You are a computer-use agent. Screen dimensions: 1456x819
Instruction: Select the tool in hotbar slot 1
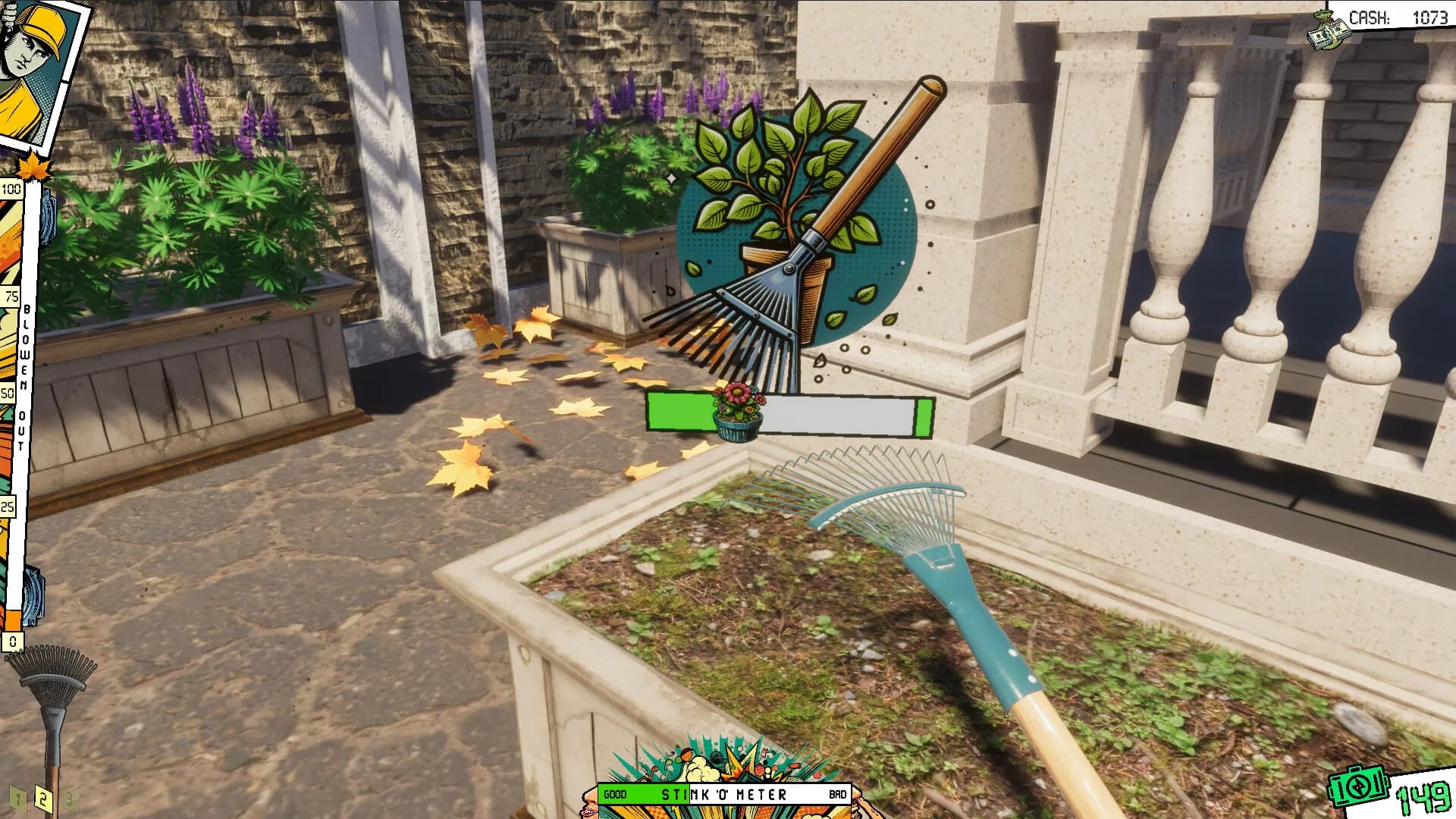(x=19, y=800)
